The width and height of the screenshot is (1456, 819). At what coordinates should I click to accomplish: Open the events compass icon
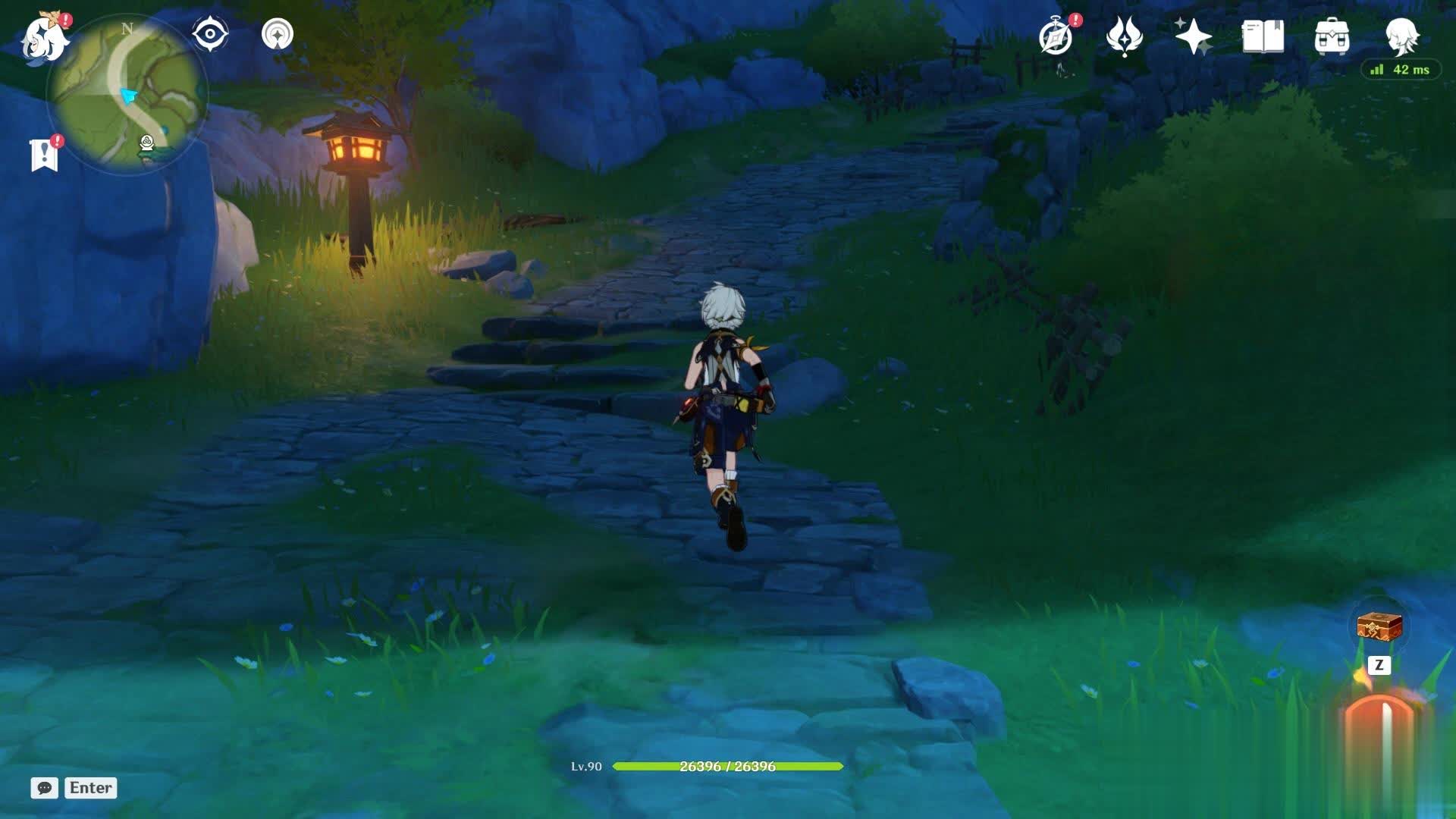click(x=1056, y=36)
